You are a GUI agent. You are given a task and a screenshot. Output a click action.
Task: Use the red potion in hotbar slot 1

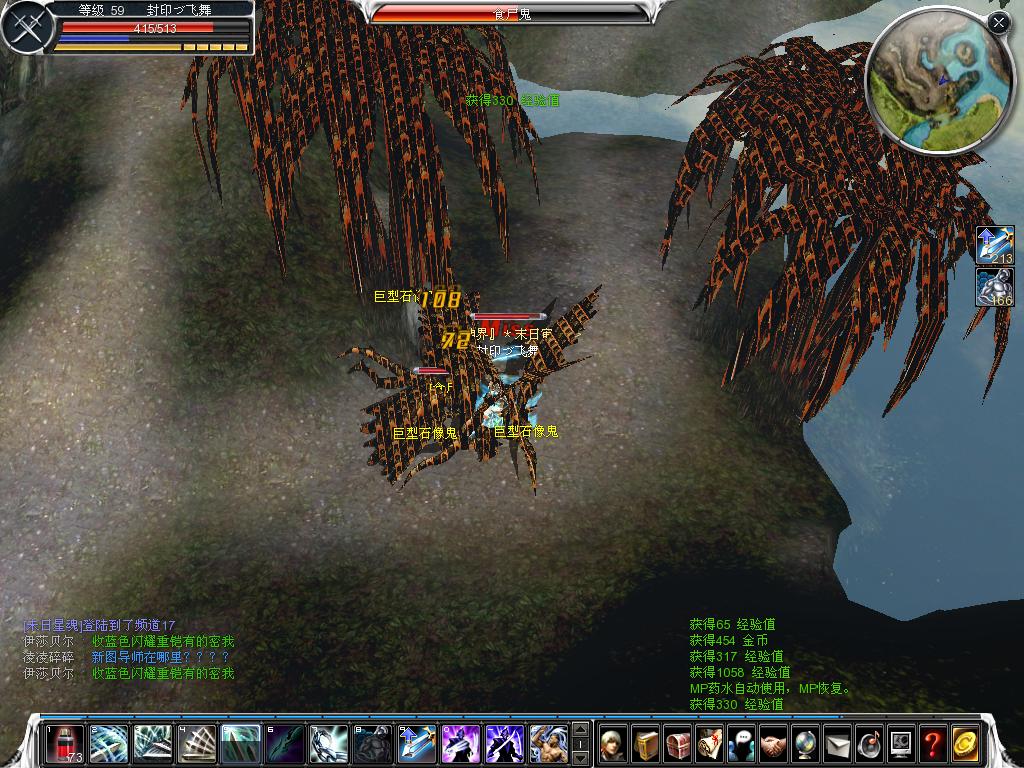[x=64, y=744]
